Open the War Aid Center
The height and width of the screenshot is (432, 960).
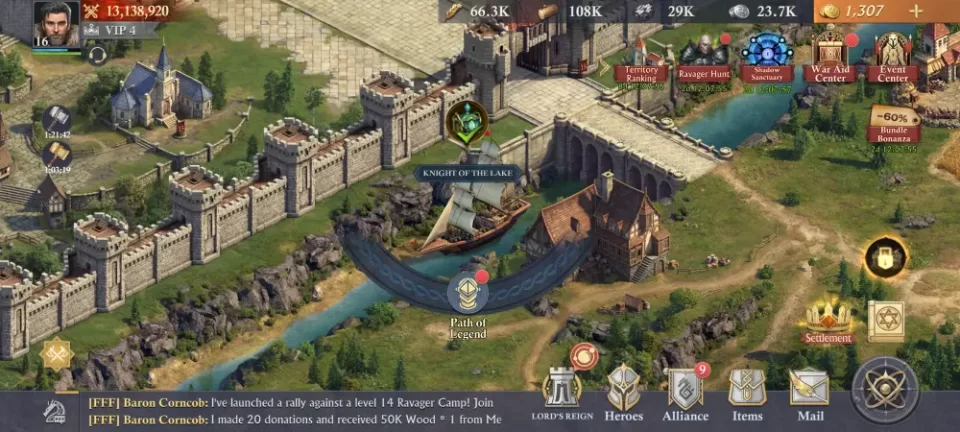[830, 58]
